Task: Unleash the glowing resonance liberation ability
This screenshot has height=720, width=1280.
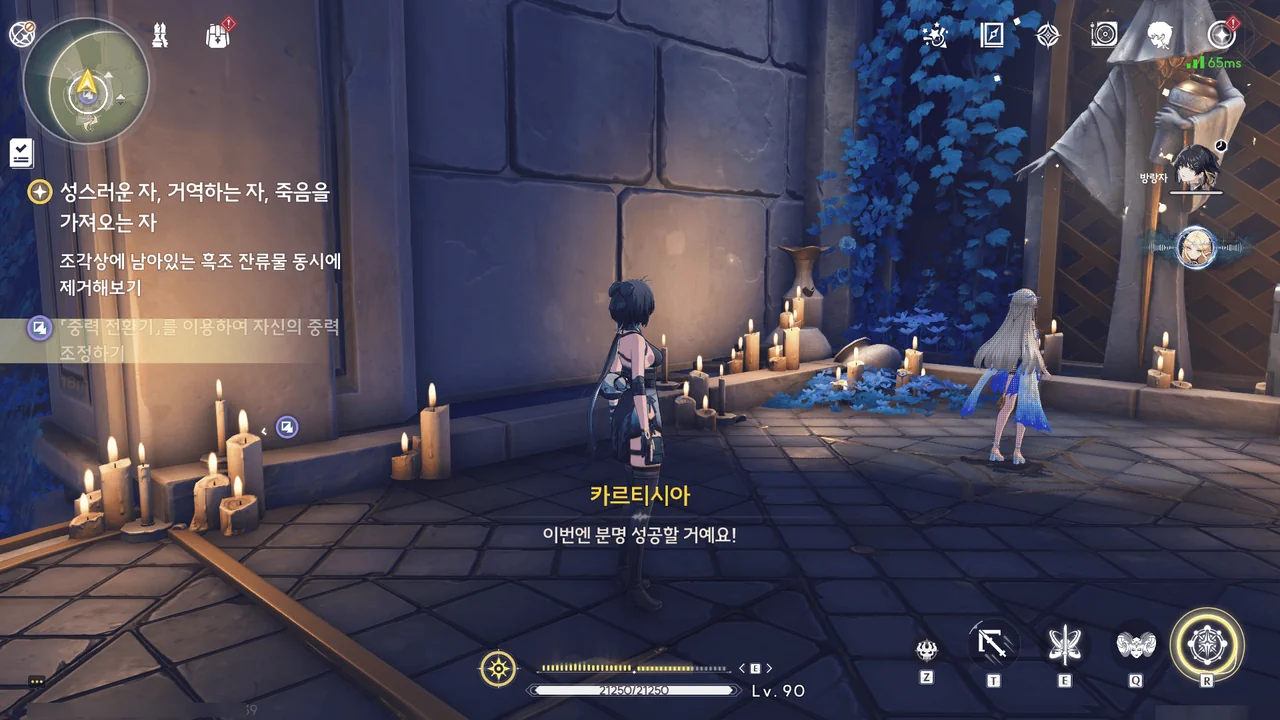Action: click(1207, 645)
